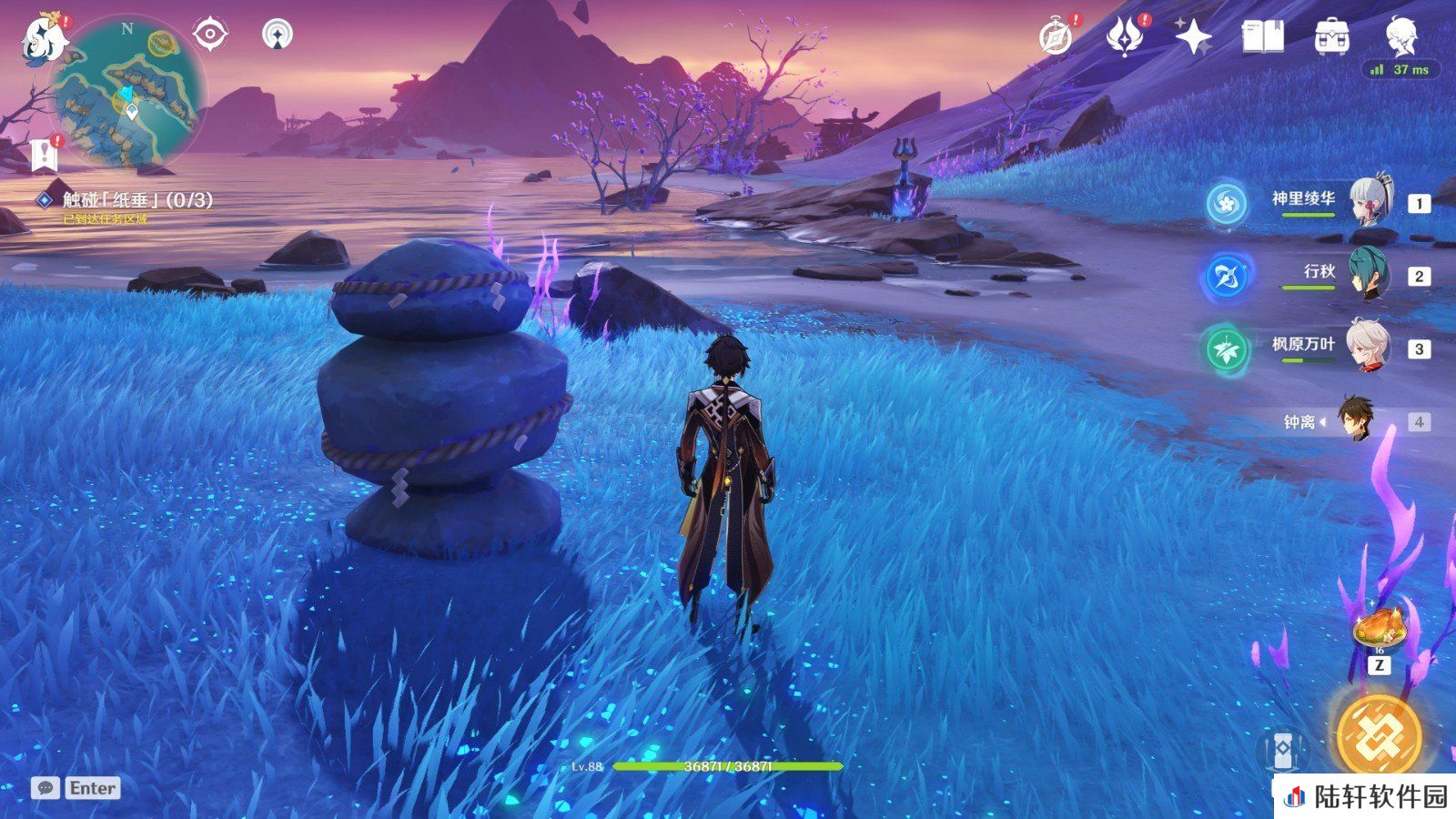Open the chat speech bubble

(45, 788)
